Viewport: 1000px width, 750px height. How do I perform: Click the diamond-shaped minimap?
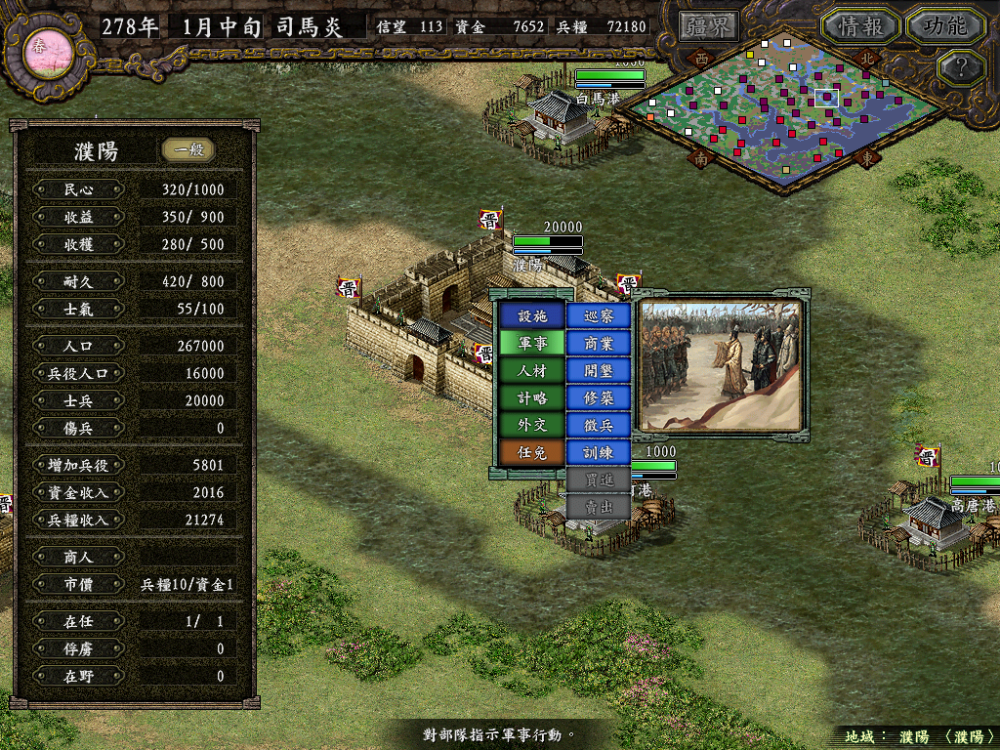(790, 110)
